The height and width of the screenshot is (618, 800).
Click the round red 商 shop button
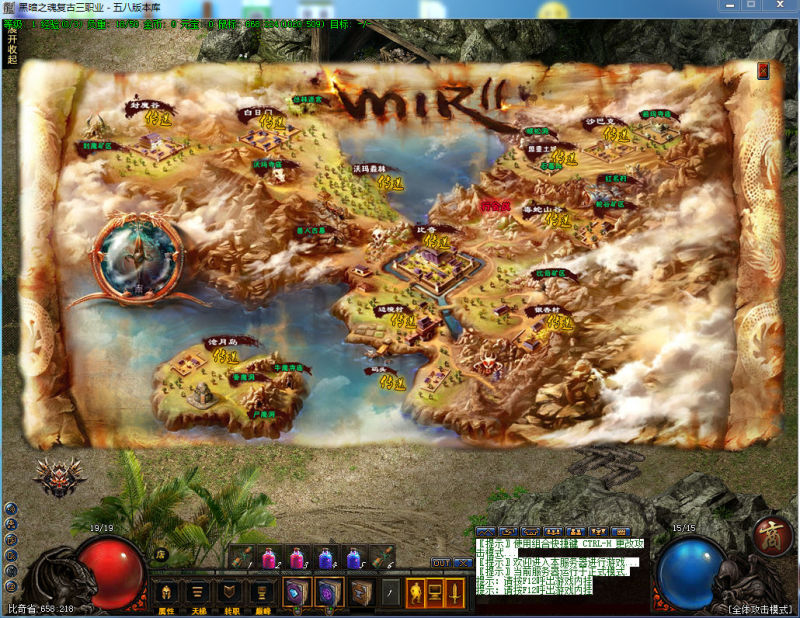[x=772, y=535]
